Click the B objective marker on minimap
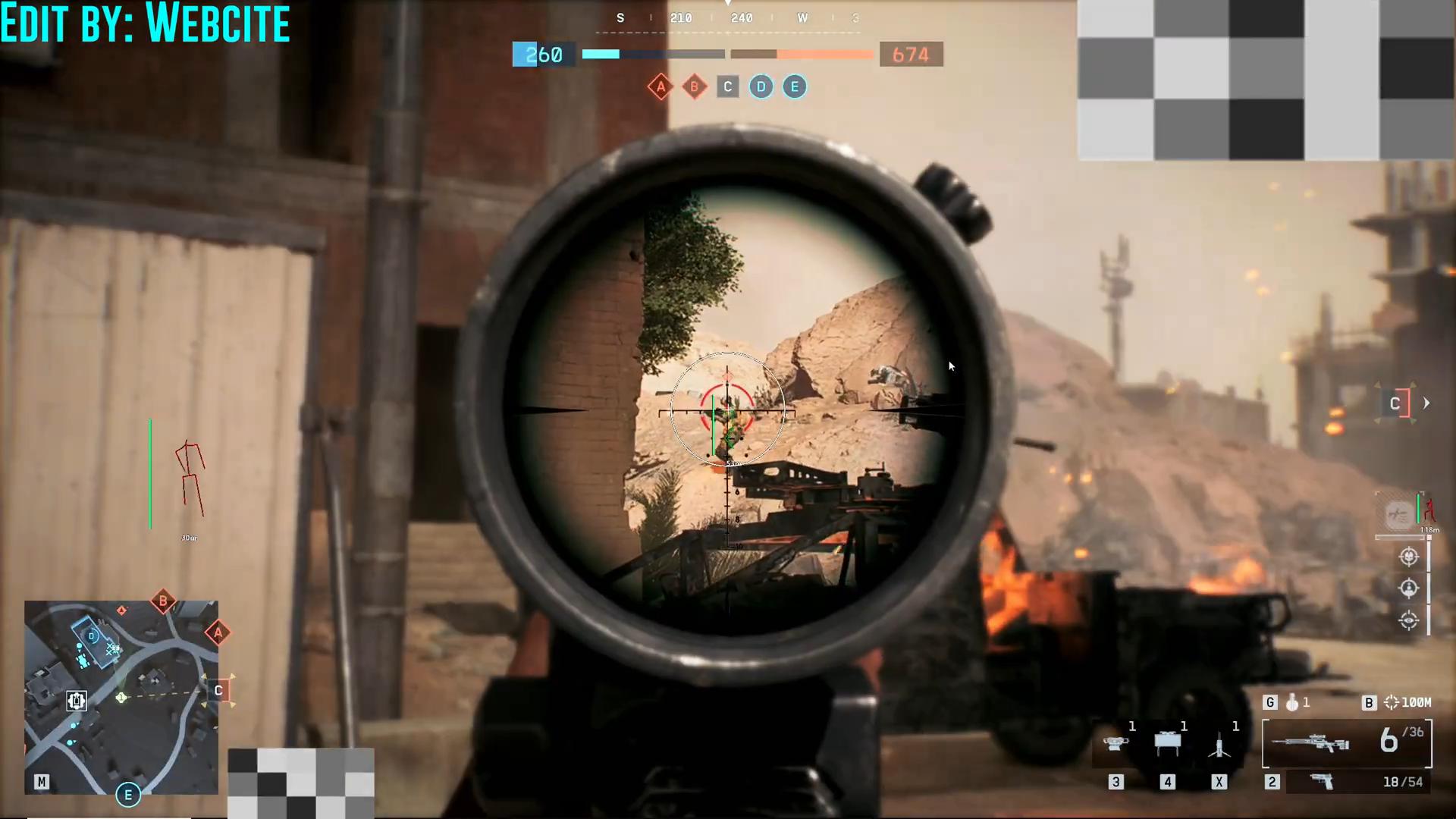Image resolution: width=1456 pixels, height=819 pixels. pos(163,601)
